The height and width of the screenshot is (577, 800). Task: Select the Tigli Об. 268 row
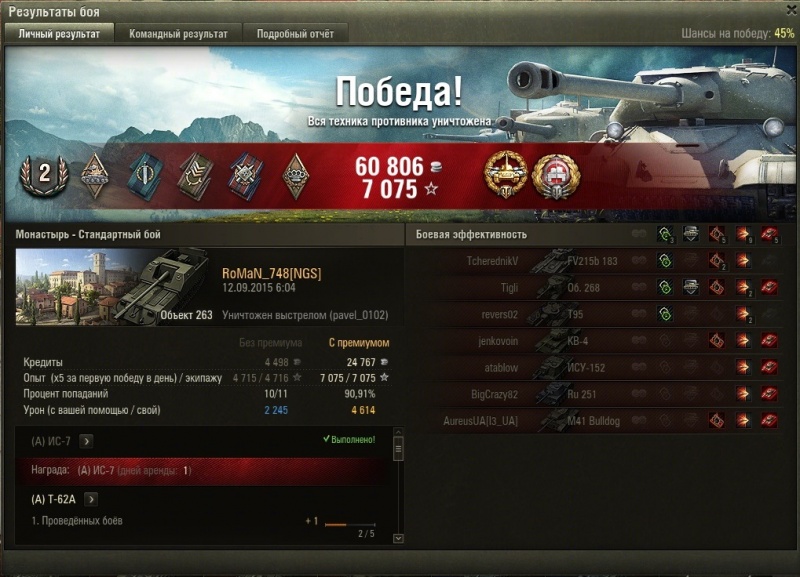[x=602, y=288]
